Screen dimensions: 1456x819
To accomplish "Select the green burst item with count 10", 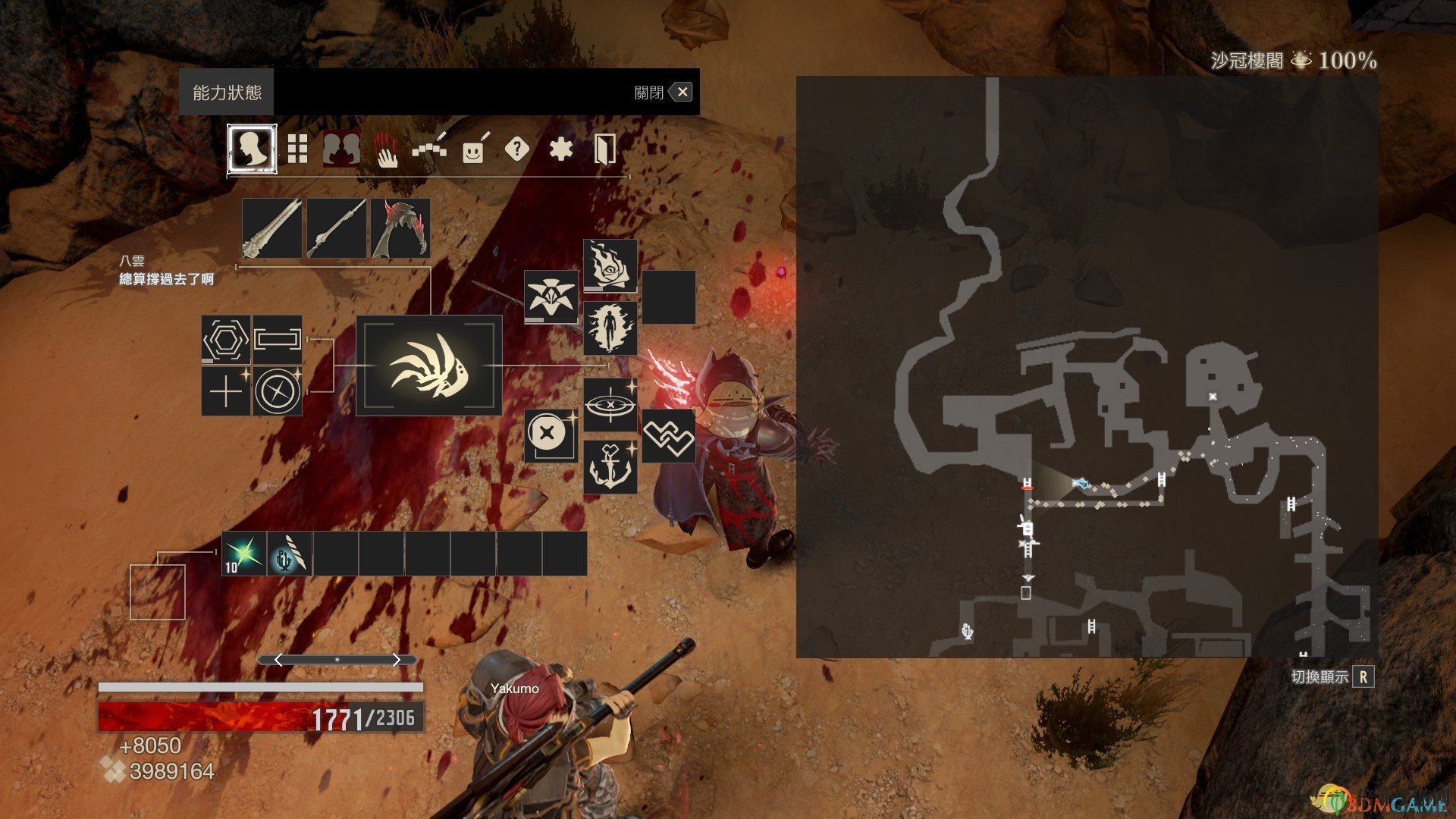I will (244, 554).
